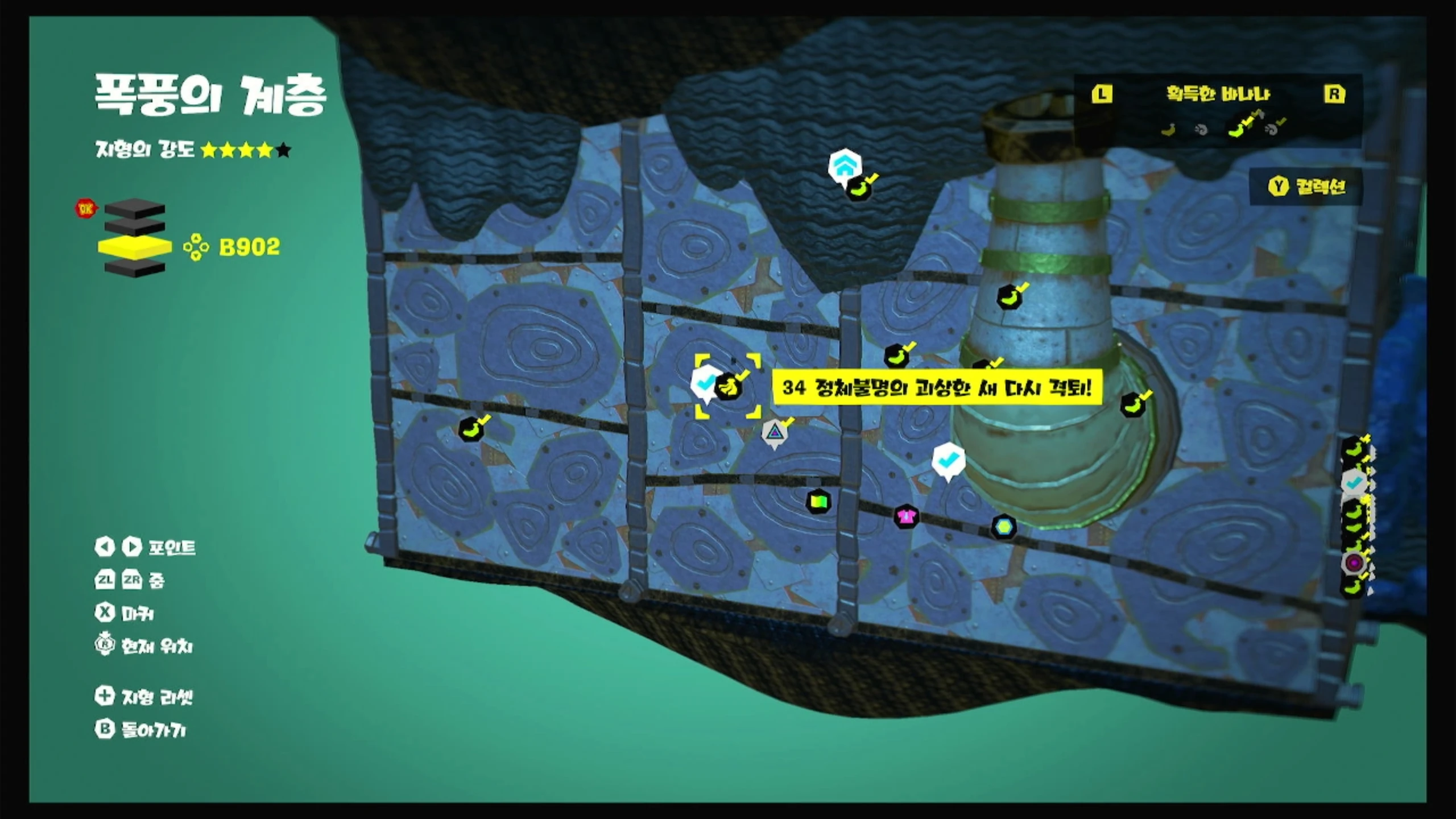1456x819 pixels.
Task: Open the 컬렉션 collection button
Action: 1307,187
